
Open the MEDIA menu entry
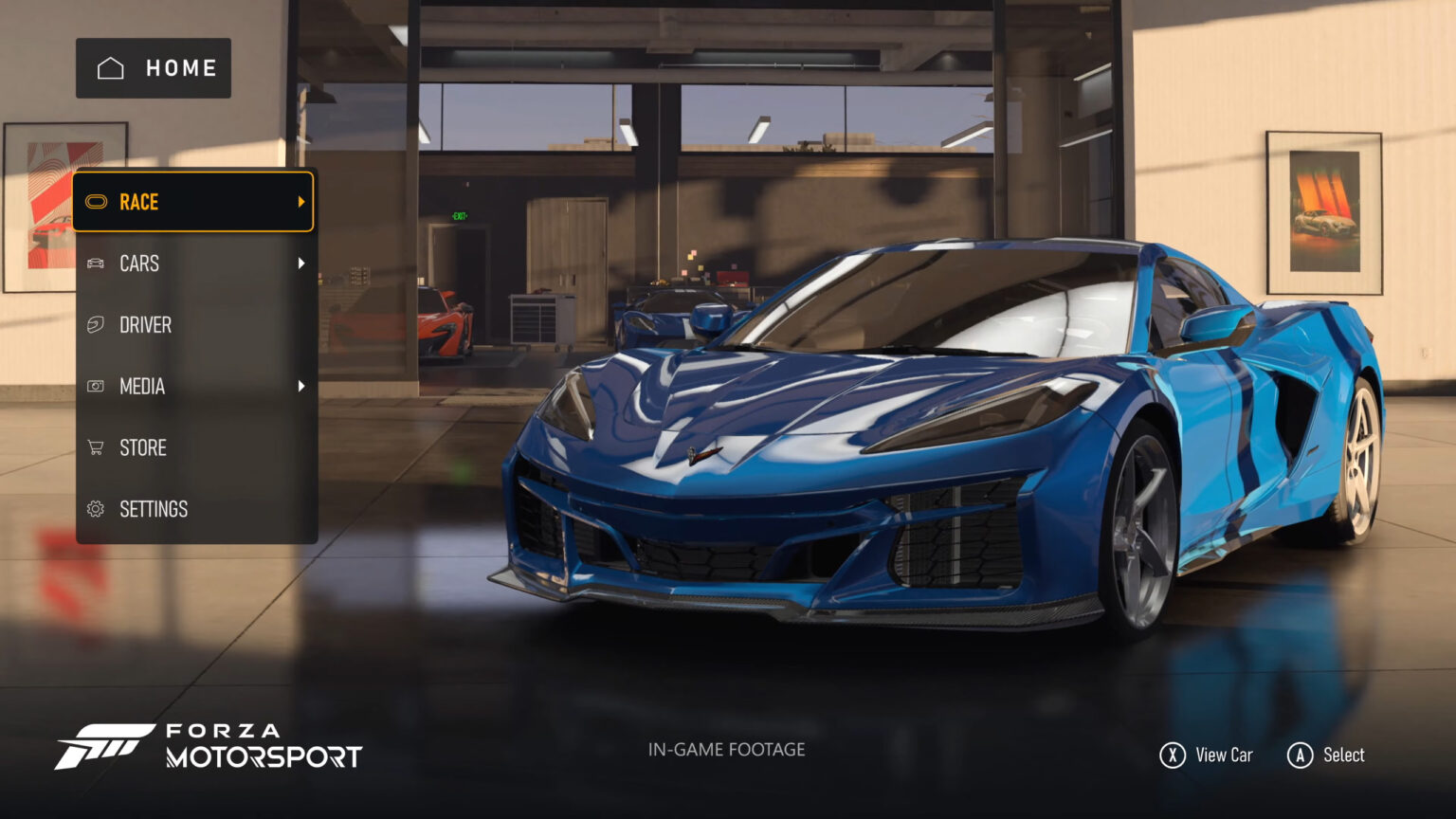pos(193,387)
